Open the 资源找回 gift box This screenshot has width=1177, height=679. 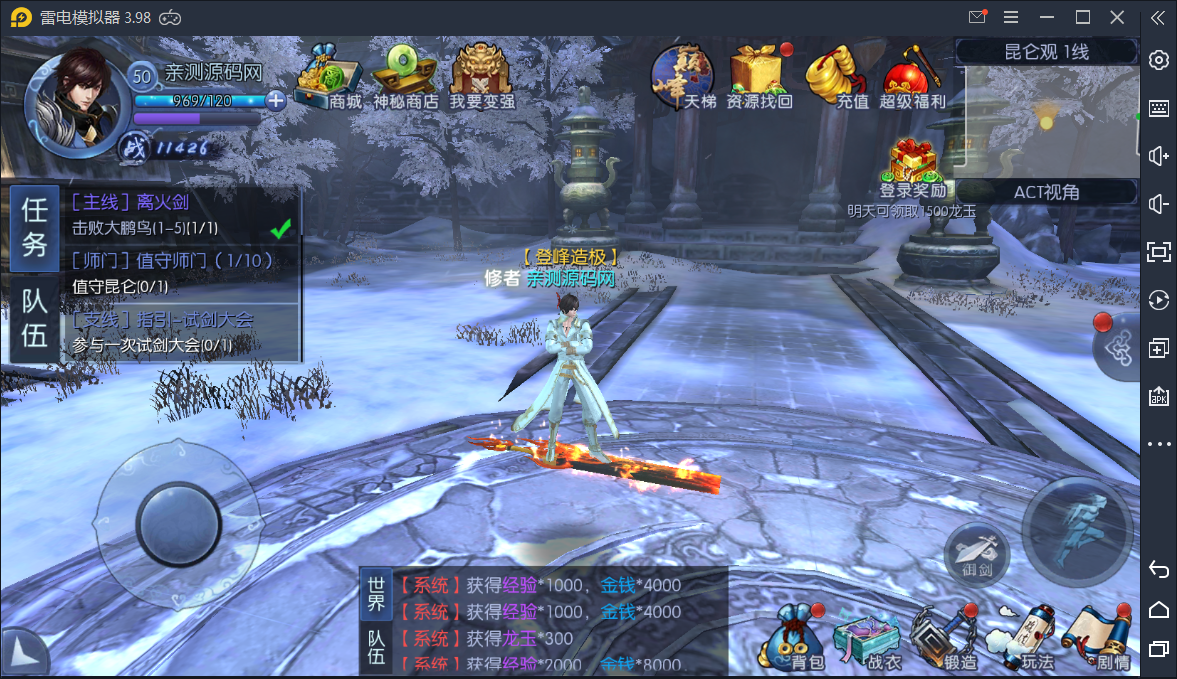(758, 76)
